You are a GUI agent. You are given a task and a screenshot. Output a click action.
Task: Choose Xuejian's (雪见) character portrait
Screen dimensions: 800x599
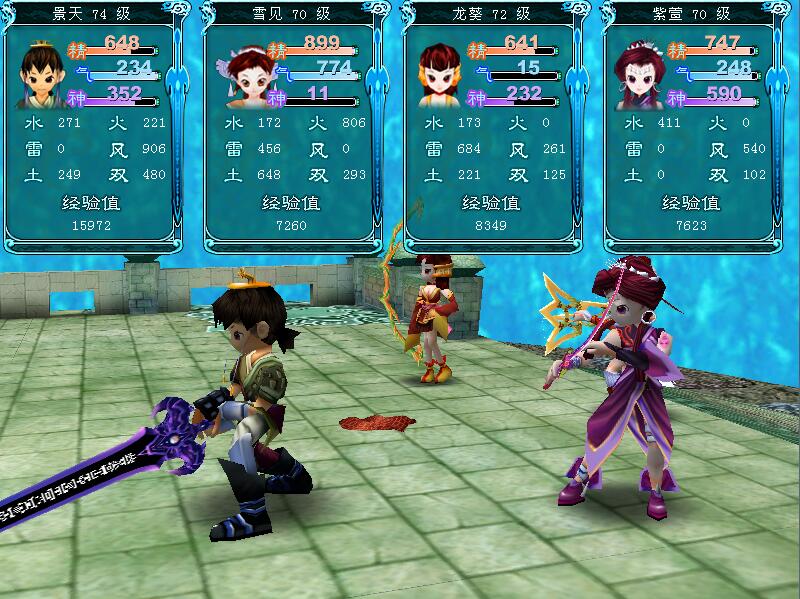click(x=243, y=75)
